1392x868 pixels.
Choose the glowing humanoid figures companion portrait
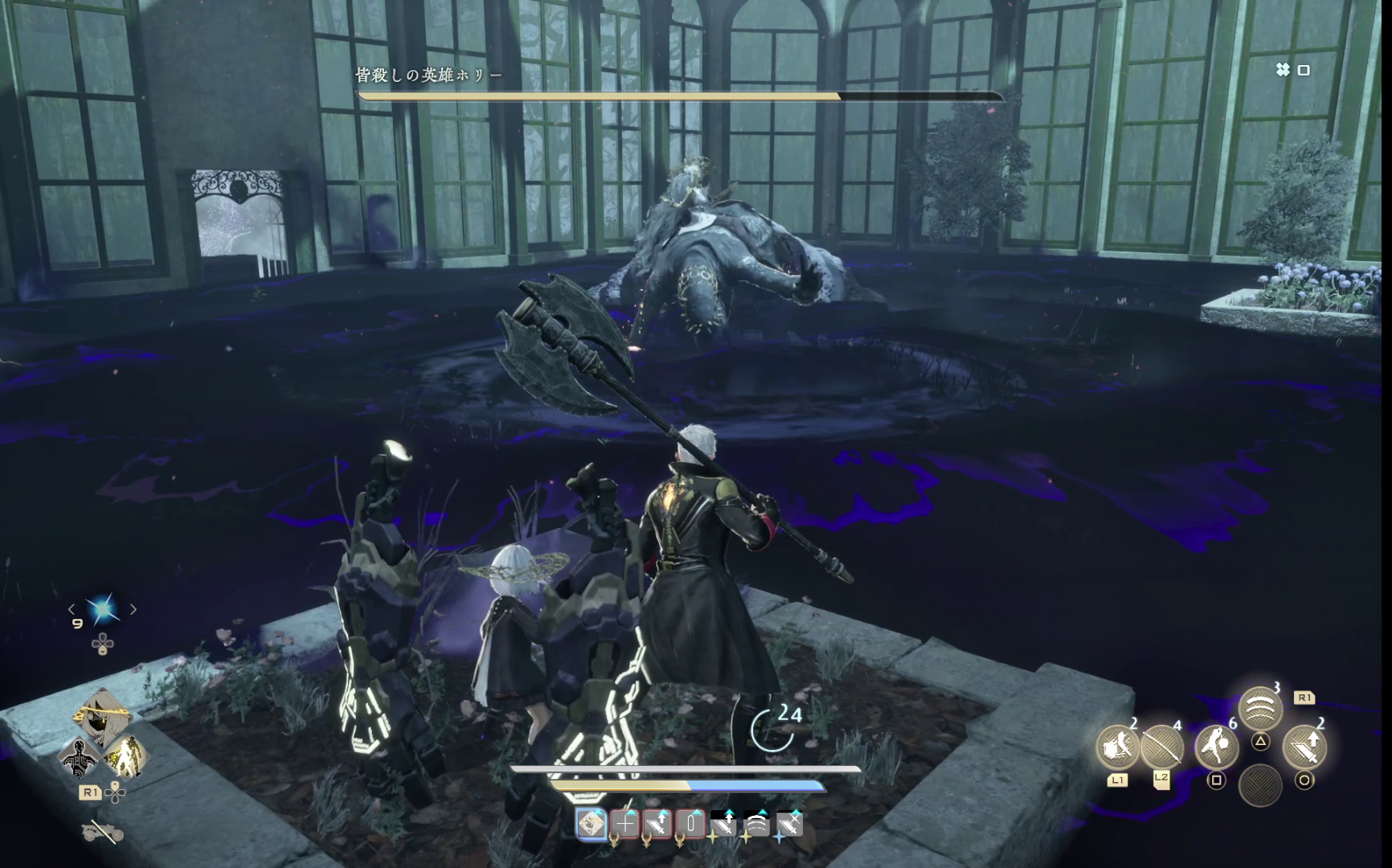pos(126,757)
